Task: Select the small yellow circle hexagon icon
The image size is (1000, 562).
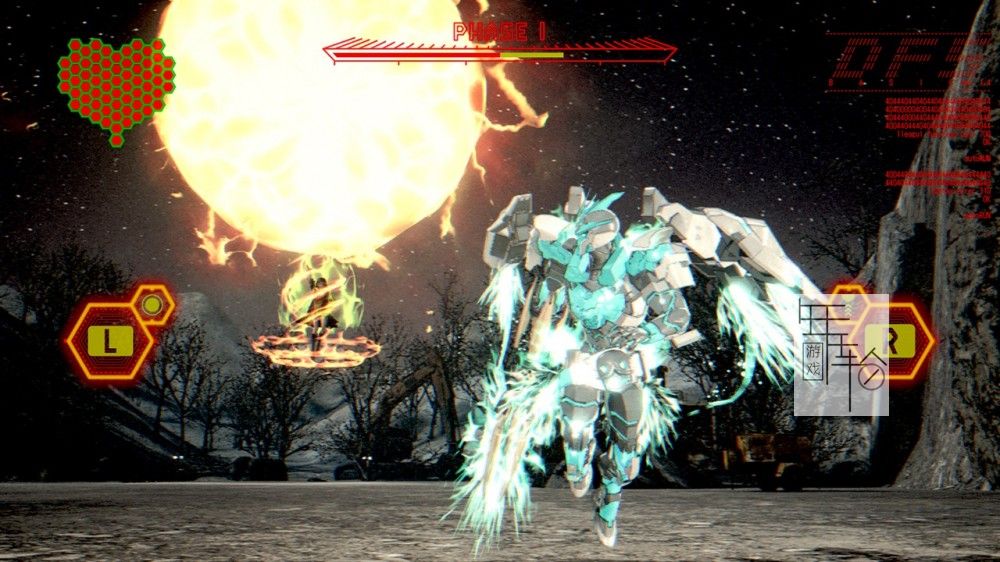Action: point(152,304)
